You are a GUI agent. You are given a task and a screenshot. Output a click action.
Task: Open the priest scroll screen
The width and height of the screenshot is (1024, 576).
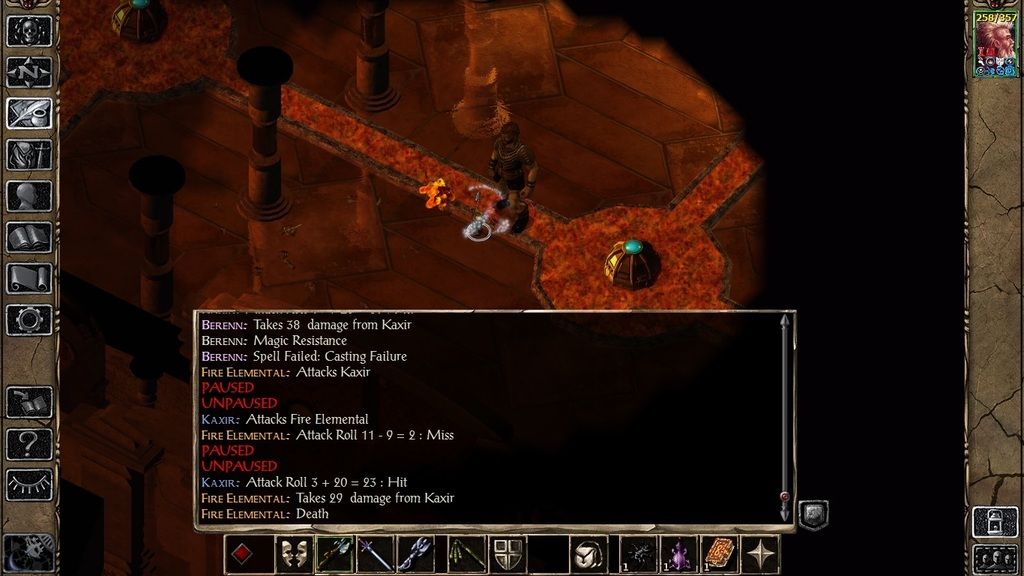pos(29,278)
